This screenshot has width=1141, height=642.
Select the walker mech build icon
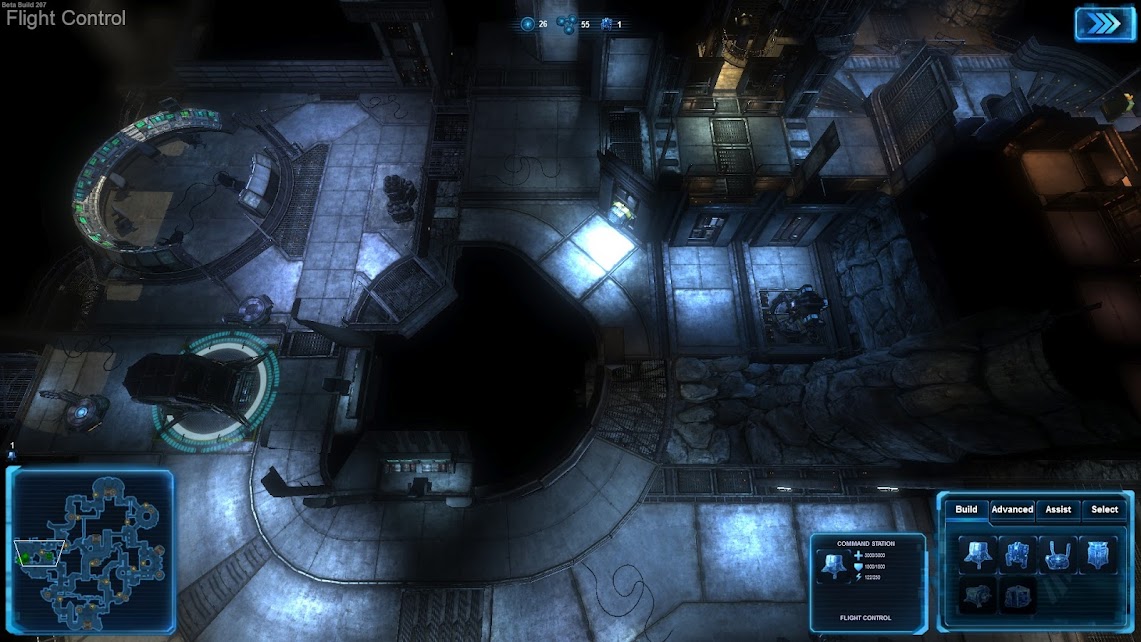tap(1017, 554)
